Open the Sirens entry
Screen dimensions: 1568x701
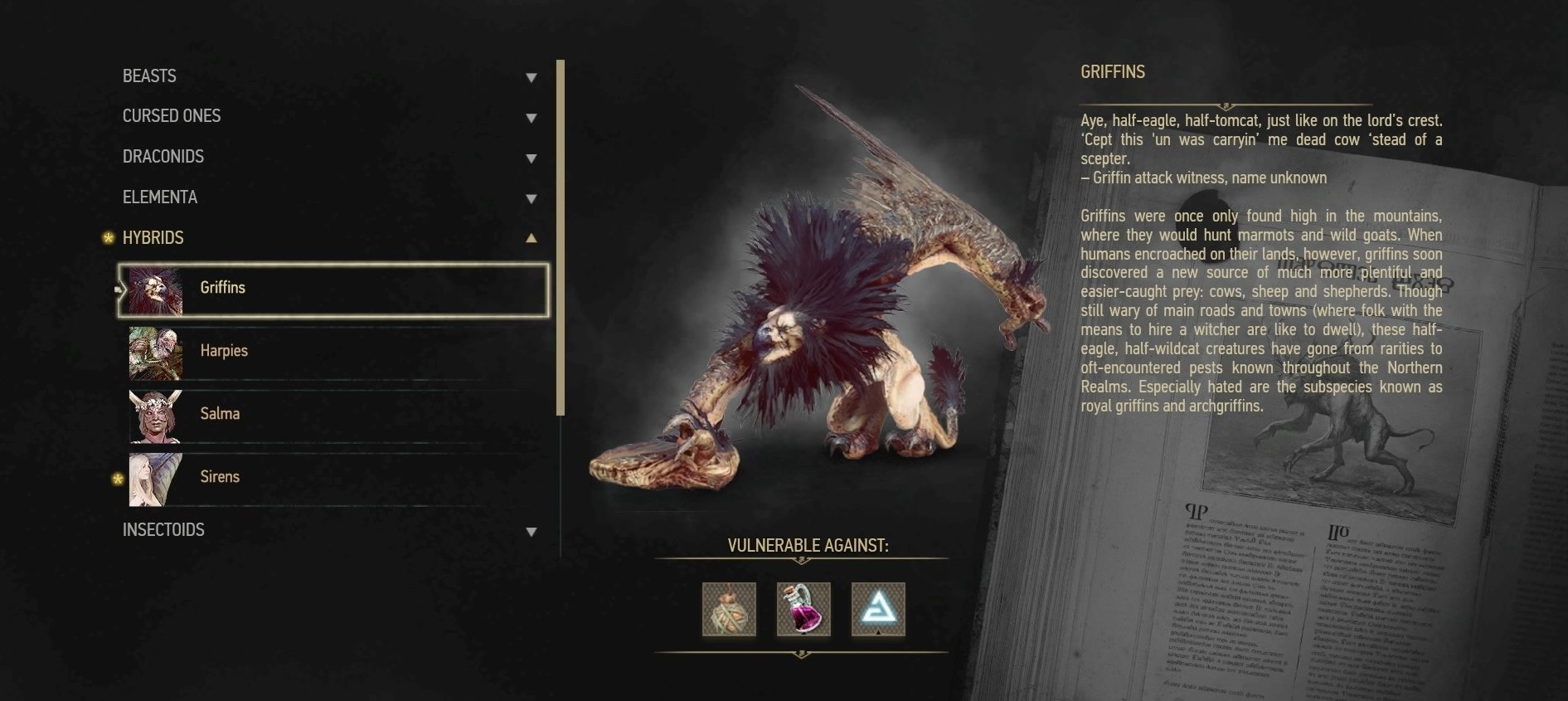click(333, 478)
